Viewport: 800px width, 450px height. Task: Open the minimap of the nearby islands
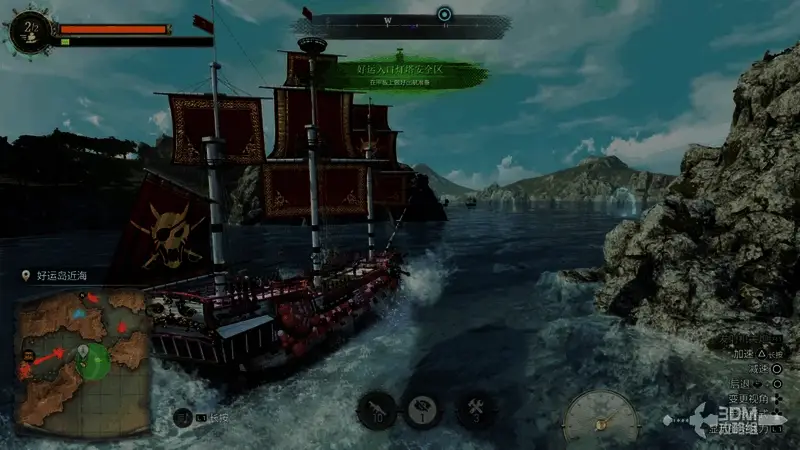point(82,359)
